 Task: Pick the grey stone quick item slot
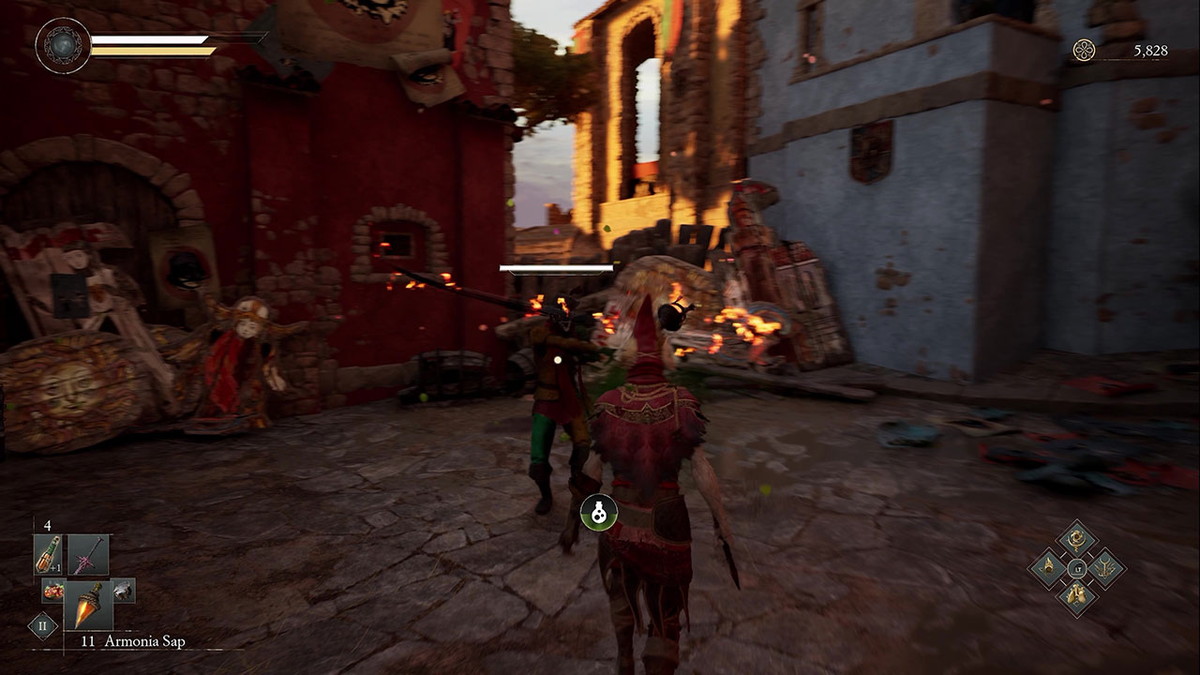click(122, 590)
